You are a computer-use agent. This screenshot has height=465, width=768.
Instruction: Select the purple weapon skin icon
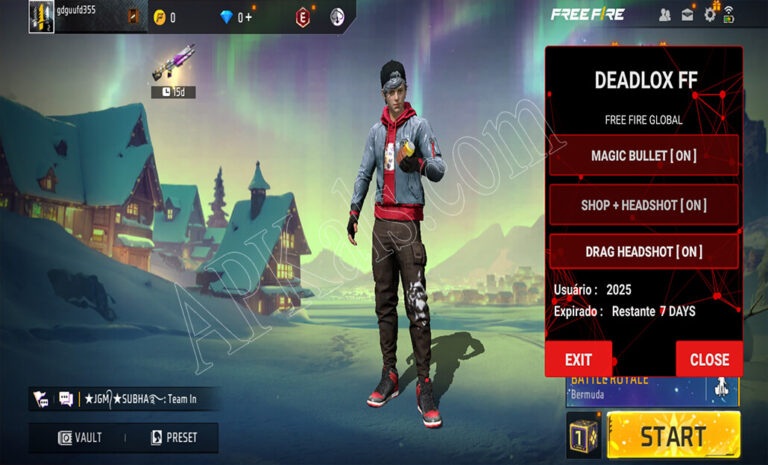tap(173, 65)
